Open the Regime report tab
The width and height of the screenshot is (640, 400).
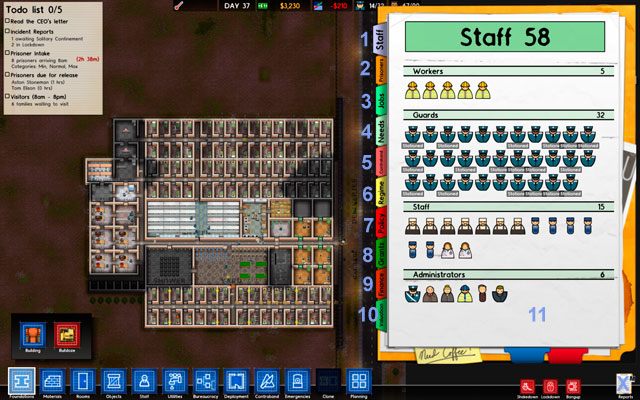click(x=381, y=192)
